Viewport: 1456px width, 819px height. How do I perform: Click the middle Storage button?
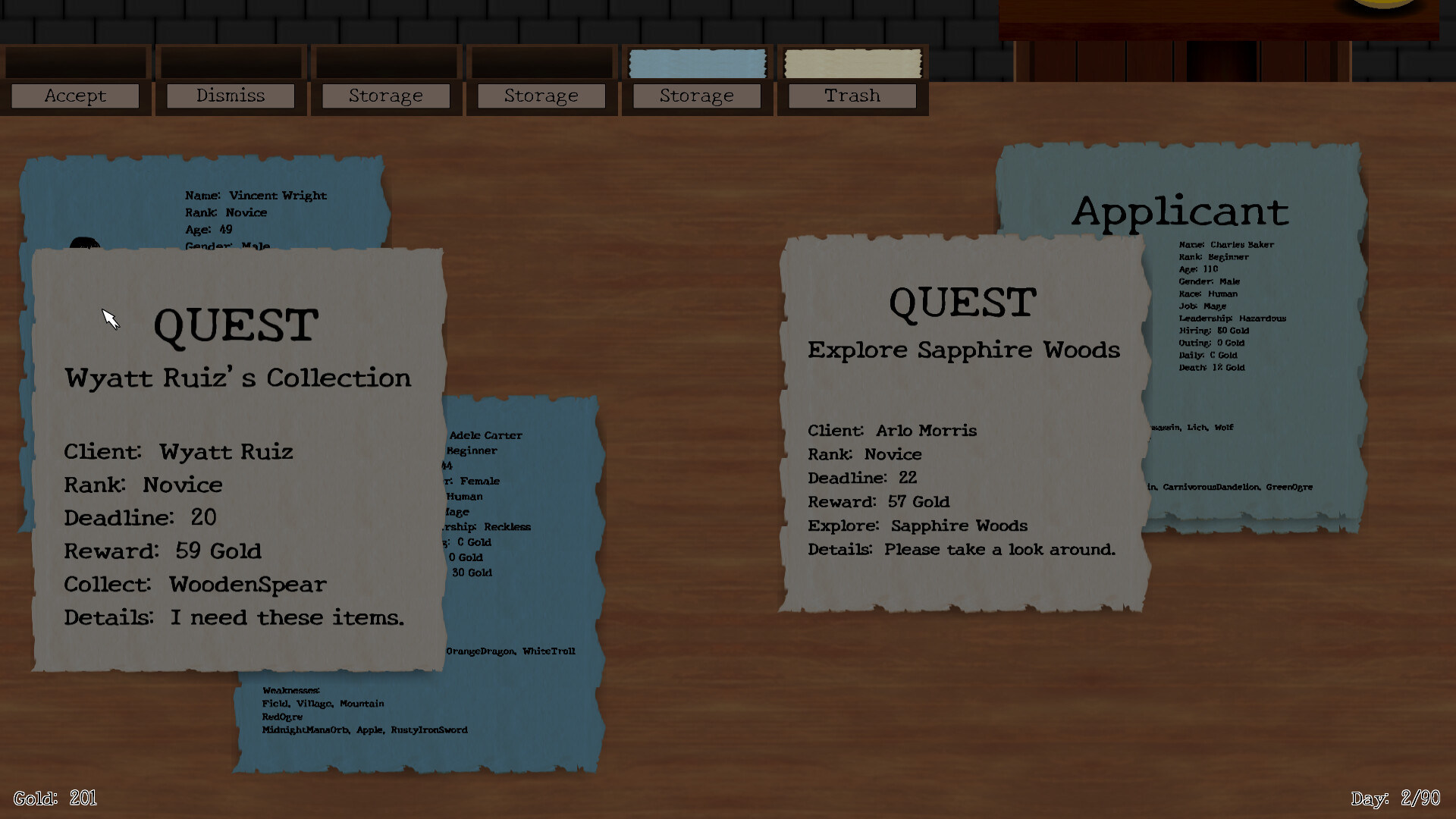tap(541, 96)
